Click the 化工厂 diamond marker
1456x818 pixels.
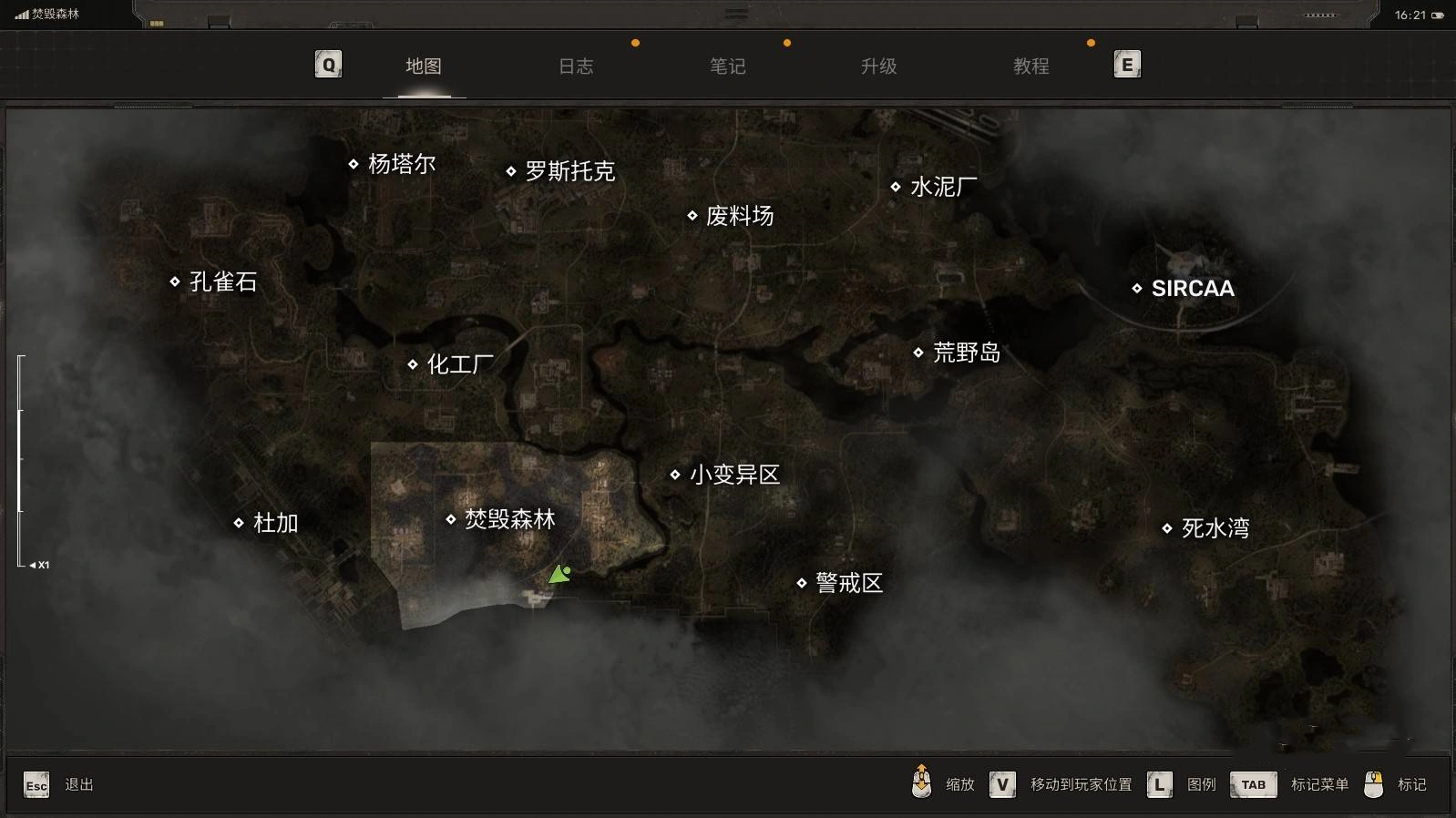(x=415, y=364)
